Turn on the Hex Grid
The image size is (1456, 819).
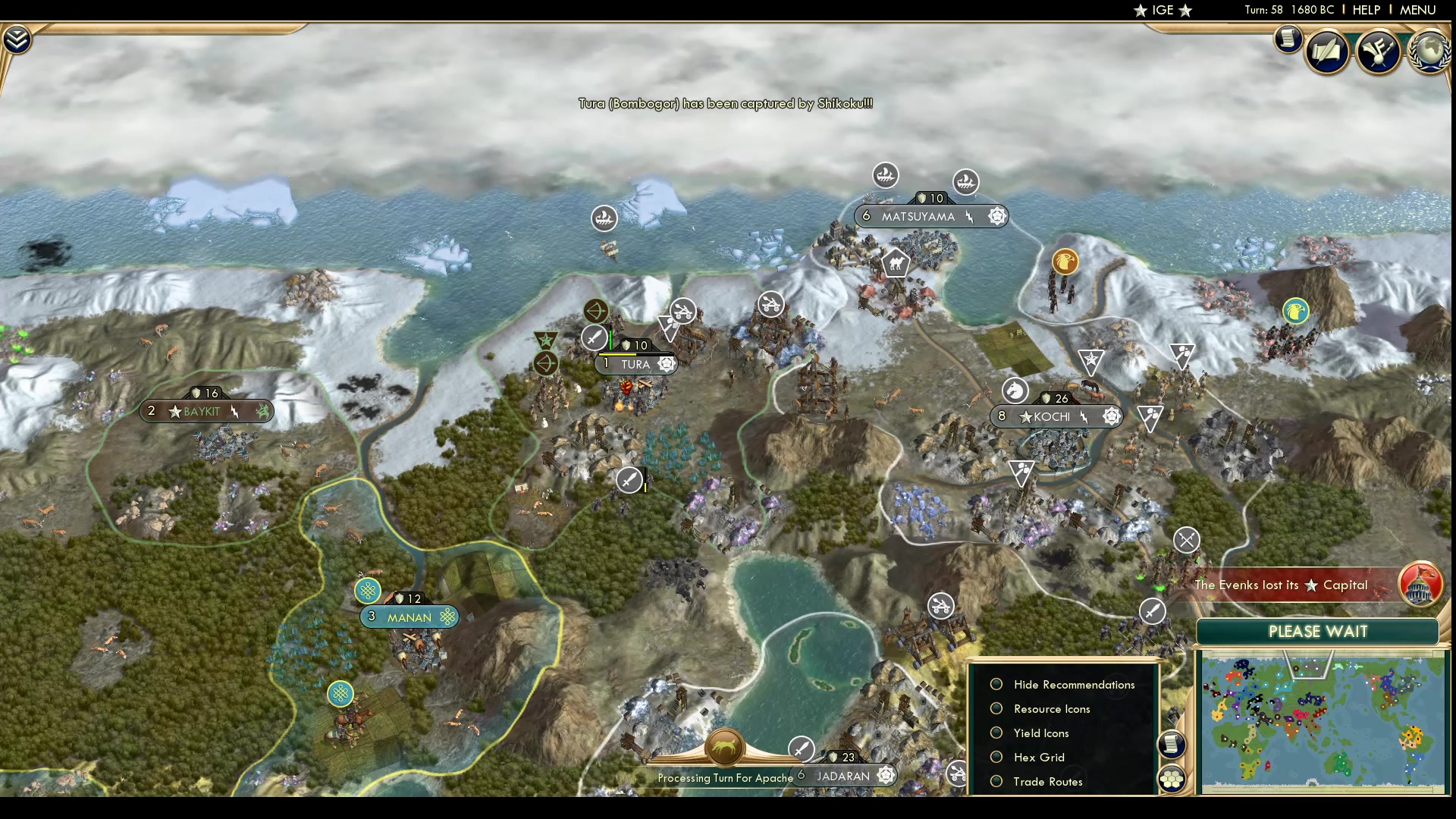[x=996, y=758]
